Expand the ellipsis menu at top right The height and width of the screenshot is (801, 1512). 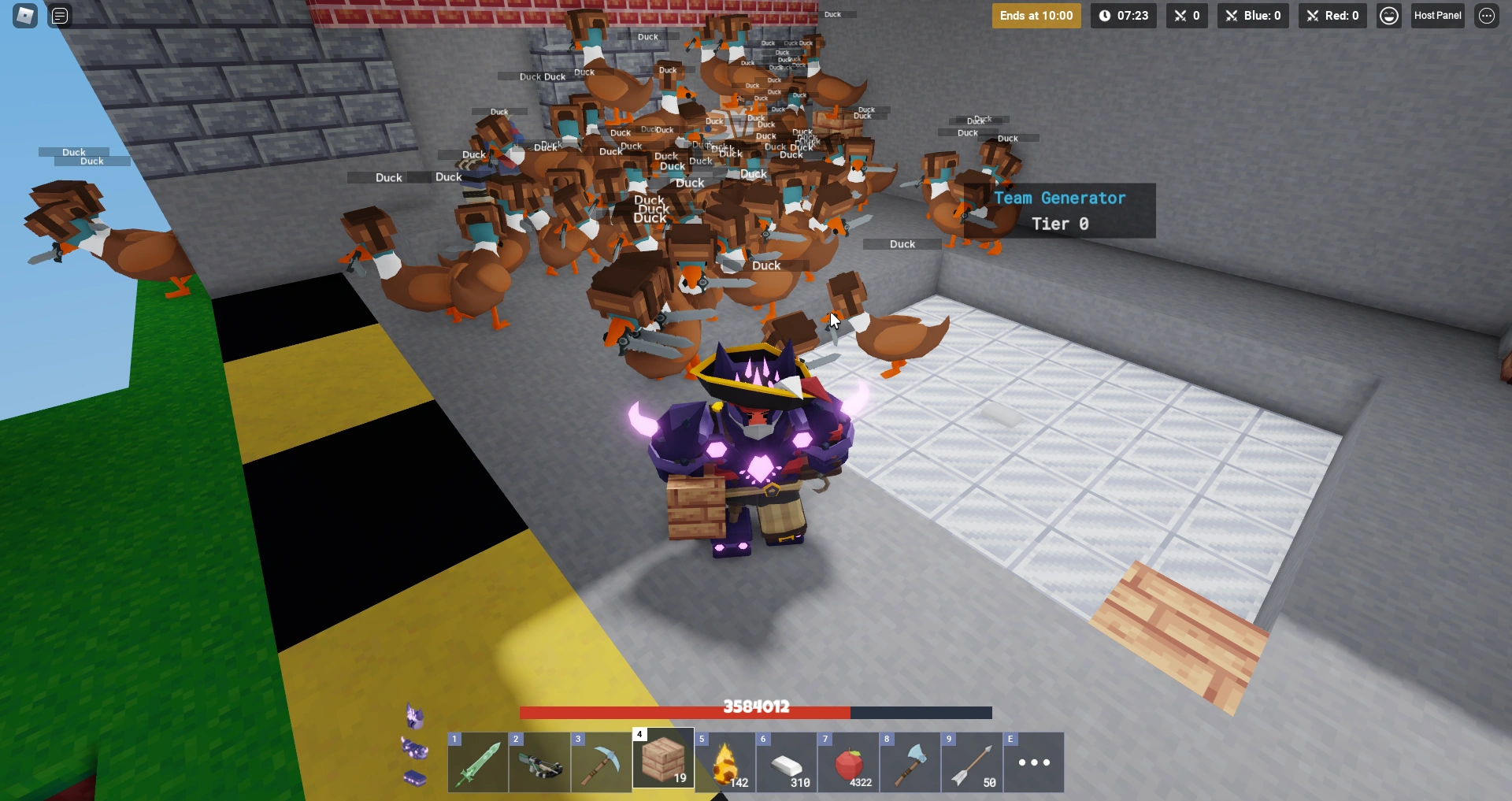coord(1487,15)
